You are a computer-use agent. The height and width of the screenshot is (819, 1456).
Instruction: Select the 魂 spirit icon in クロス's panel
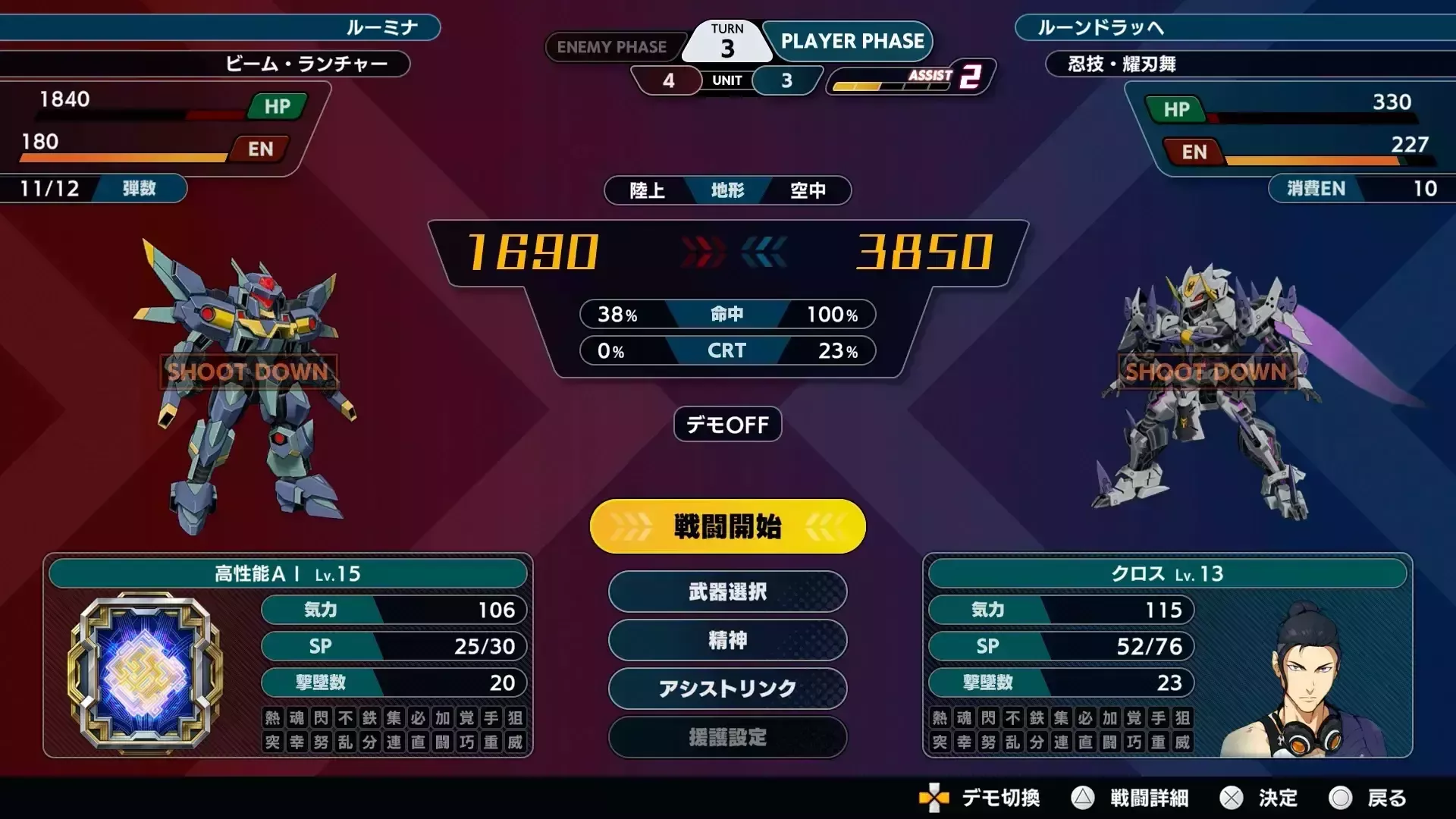(x=965, y=718)
